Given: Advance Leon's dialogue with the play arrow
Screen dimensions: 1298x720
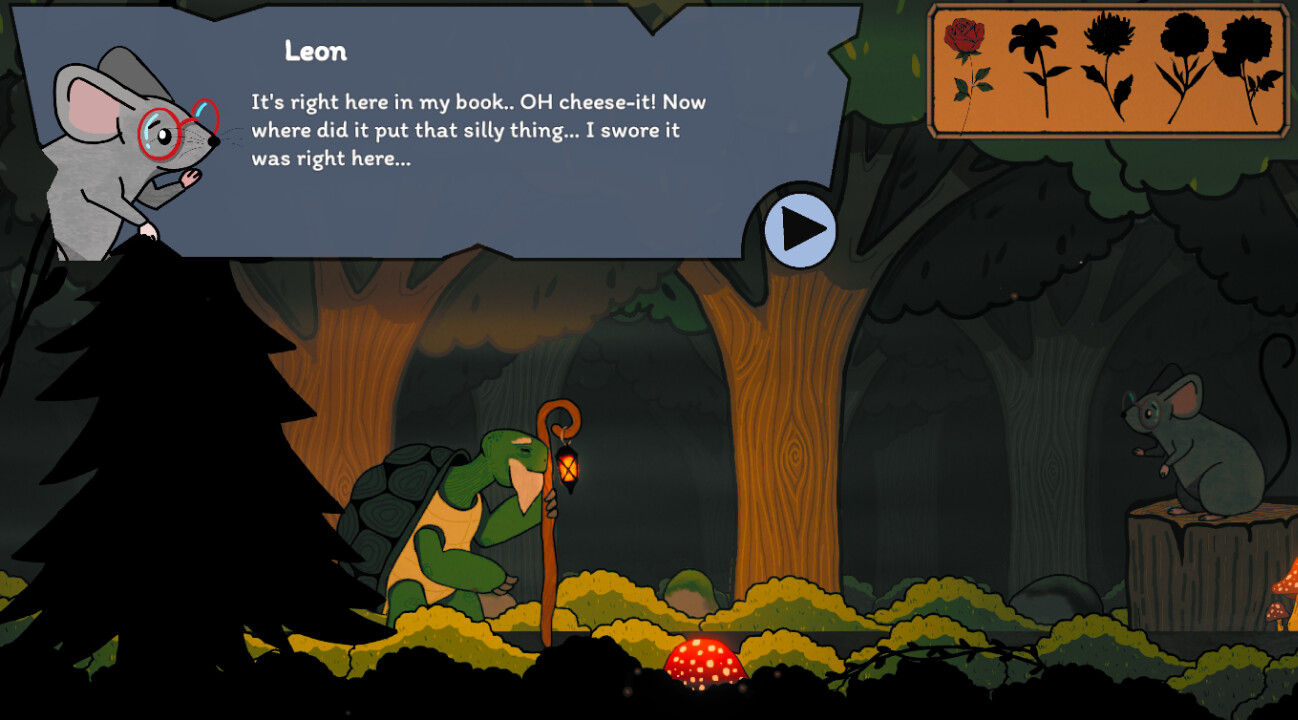Looking at the screenshot, I should [800, 230].
